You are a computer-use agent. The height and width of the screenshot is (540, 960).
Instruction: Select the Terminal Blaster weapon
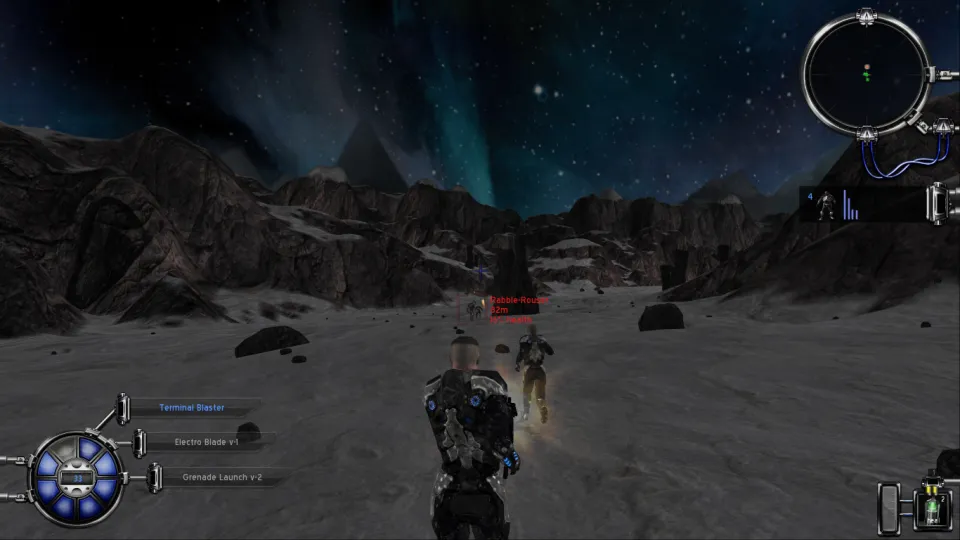tap(192, 408)
